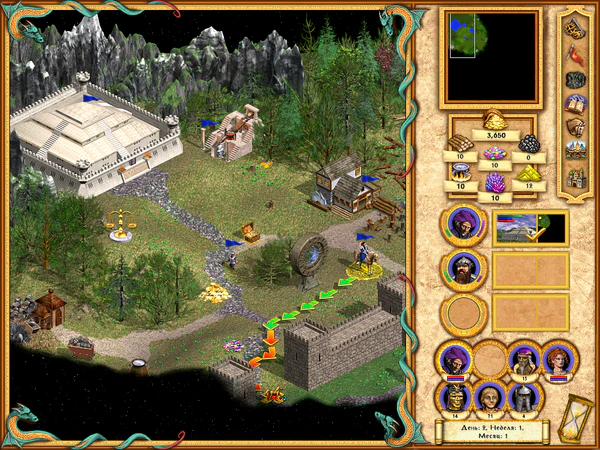The width and height of the screenshot is (600, 450).
Task: Pick the blonde troop stack of 11
Action: click(489, 396)
